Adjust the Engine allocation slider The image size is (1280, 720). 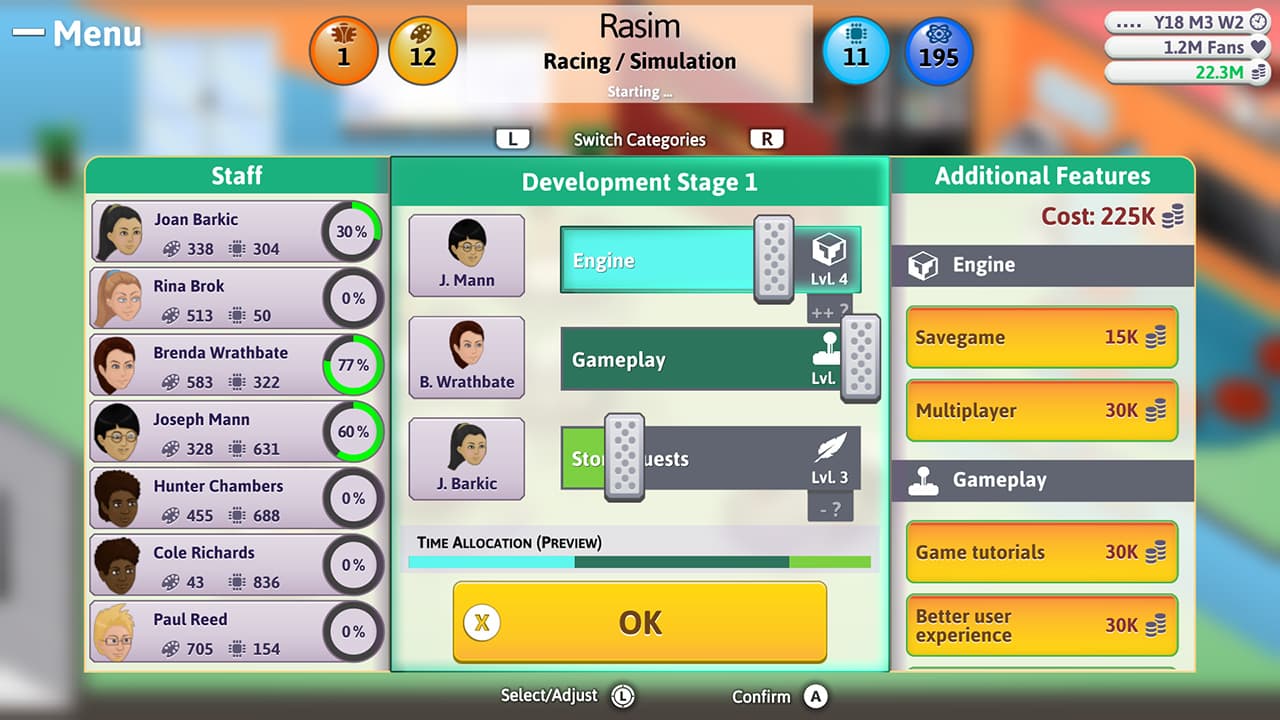click(x=772, y=260)
